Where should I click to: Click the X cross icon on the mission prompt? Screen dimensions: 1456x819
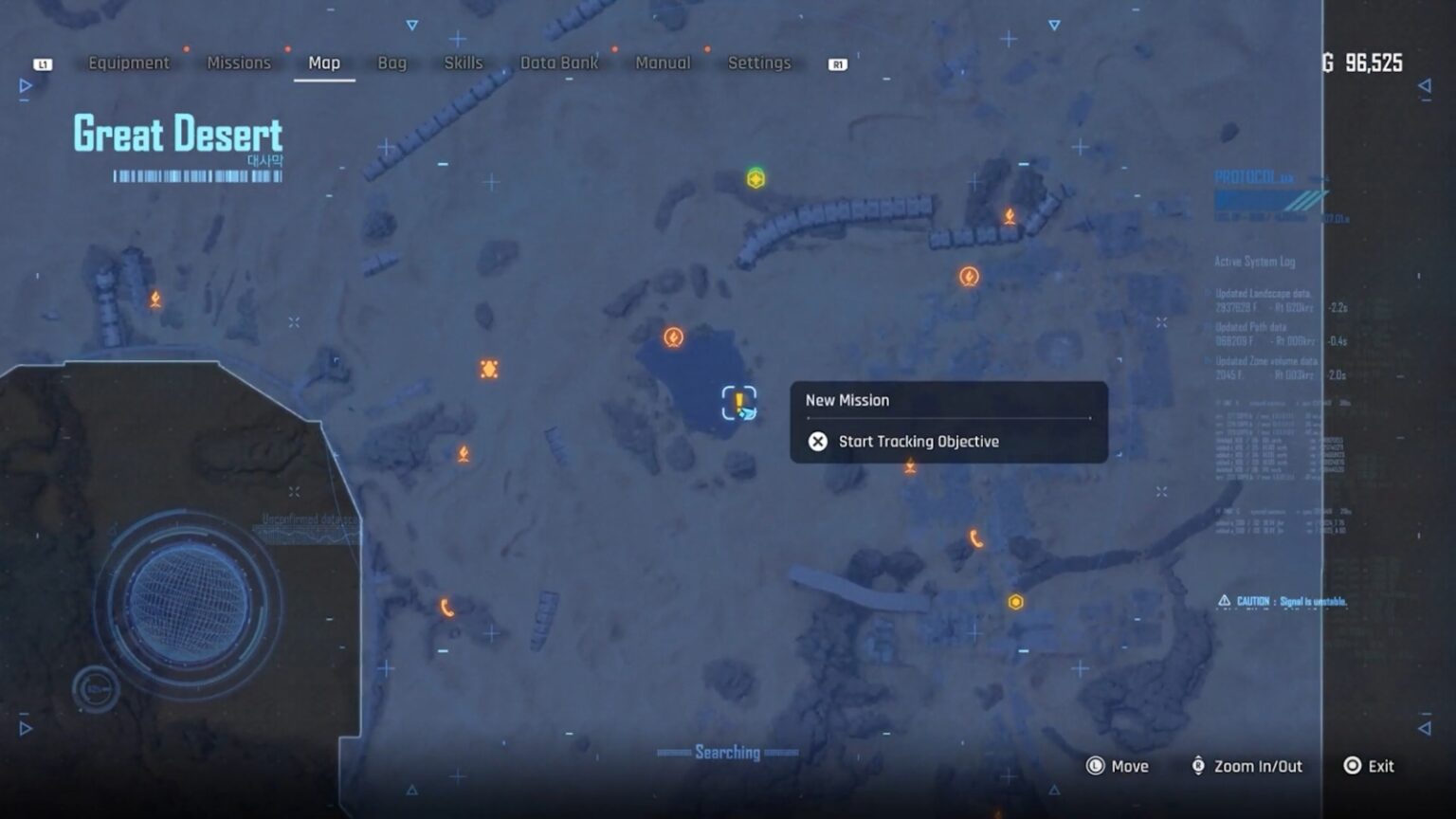[818, 441]
